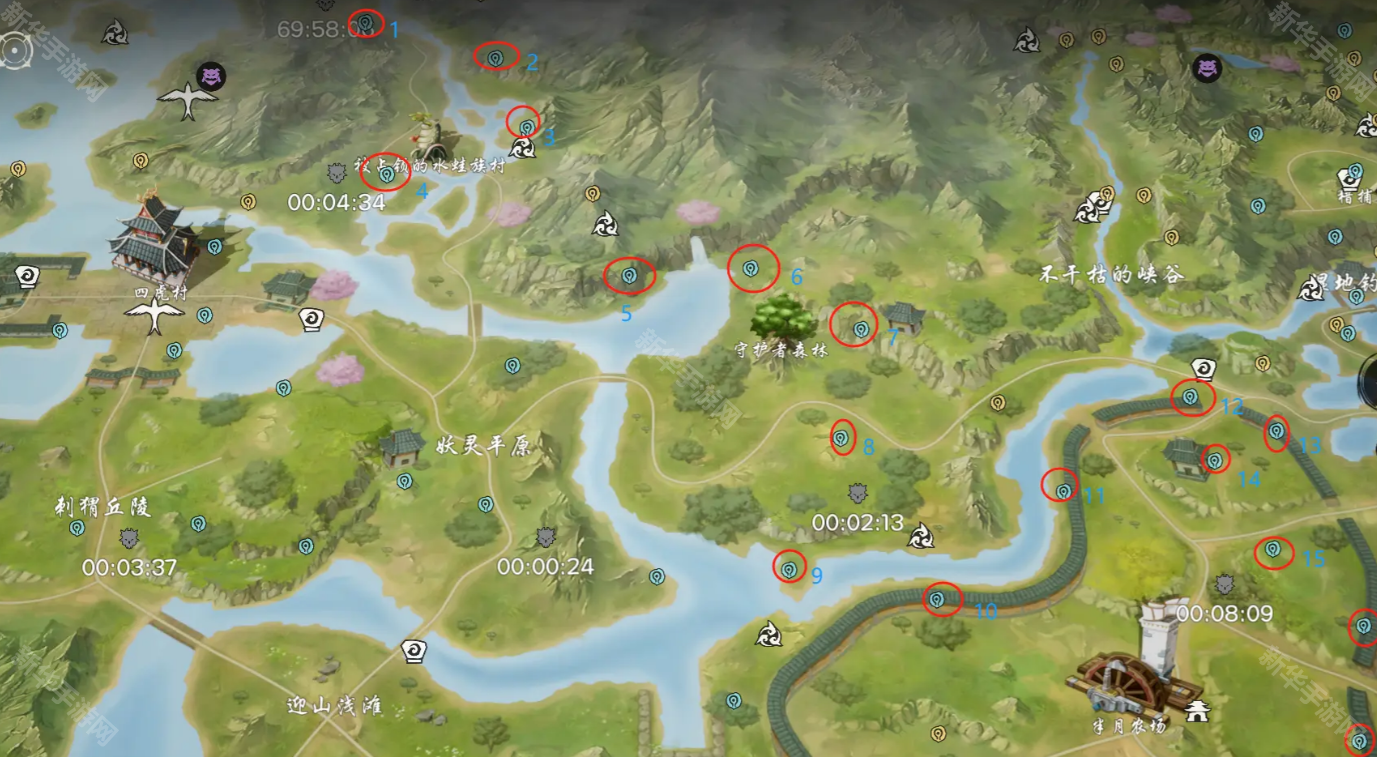Click the circled teal marker numbered 14

tap(1215, 460)
